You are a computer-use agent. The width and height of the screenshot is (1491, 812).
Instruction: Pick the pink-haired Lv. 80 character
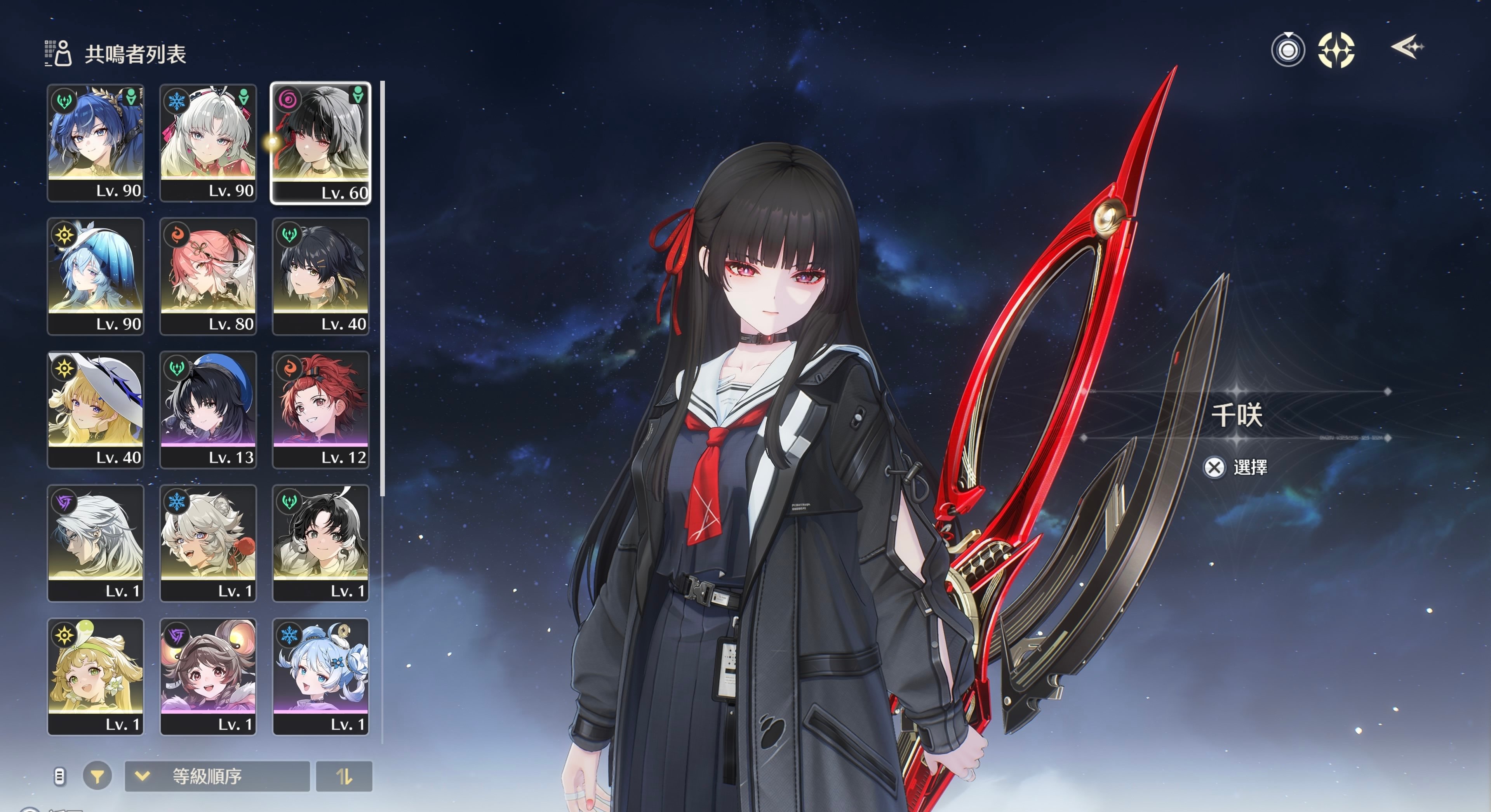pos(208,276)
